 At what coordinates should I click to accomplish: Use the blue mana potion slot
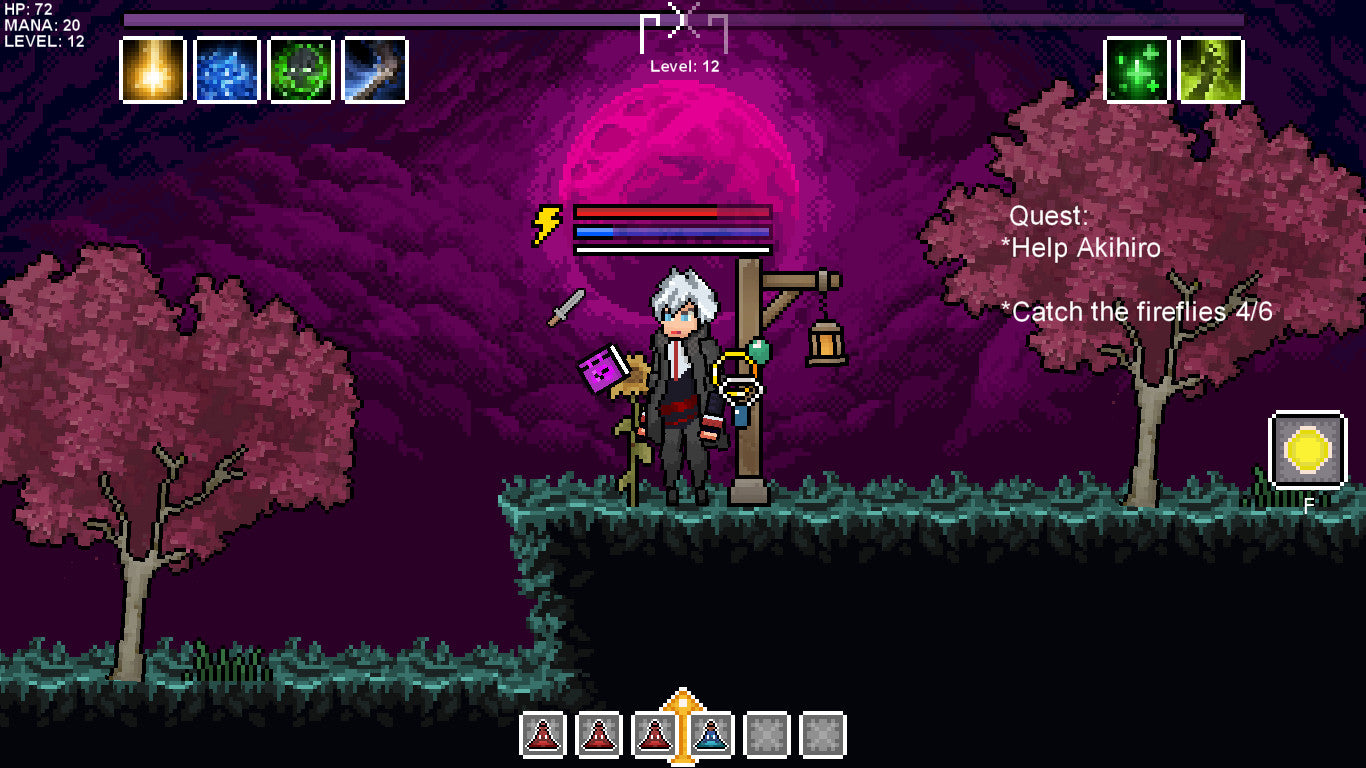[711, 735]
